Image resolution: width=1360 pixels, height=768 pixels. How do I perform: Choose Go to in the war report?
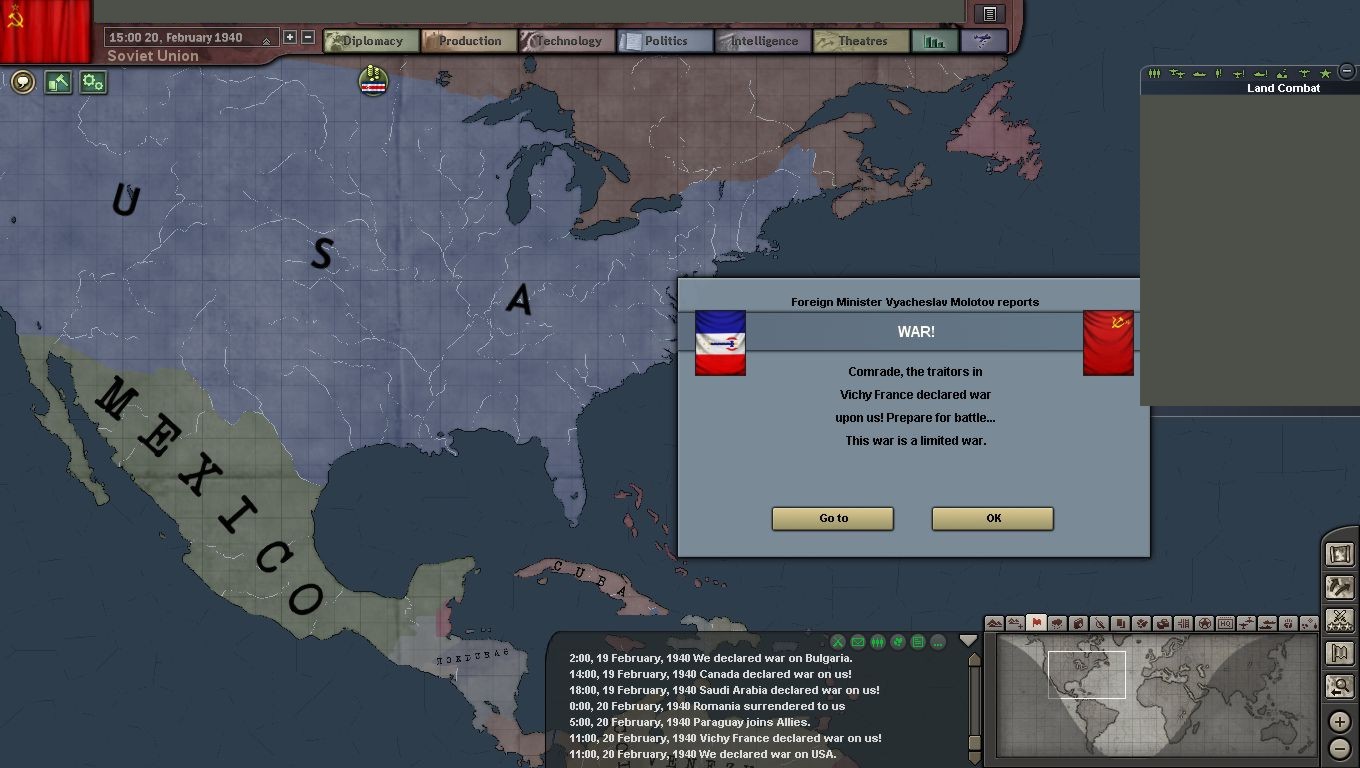point(832,518)
